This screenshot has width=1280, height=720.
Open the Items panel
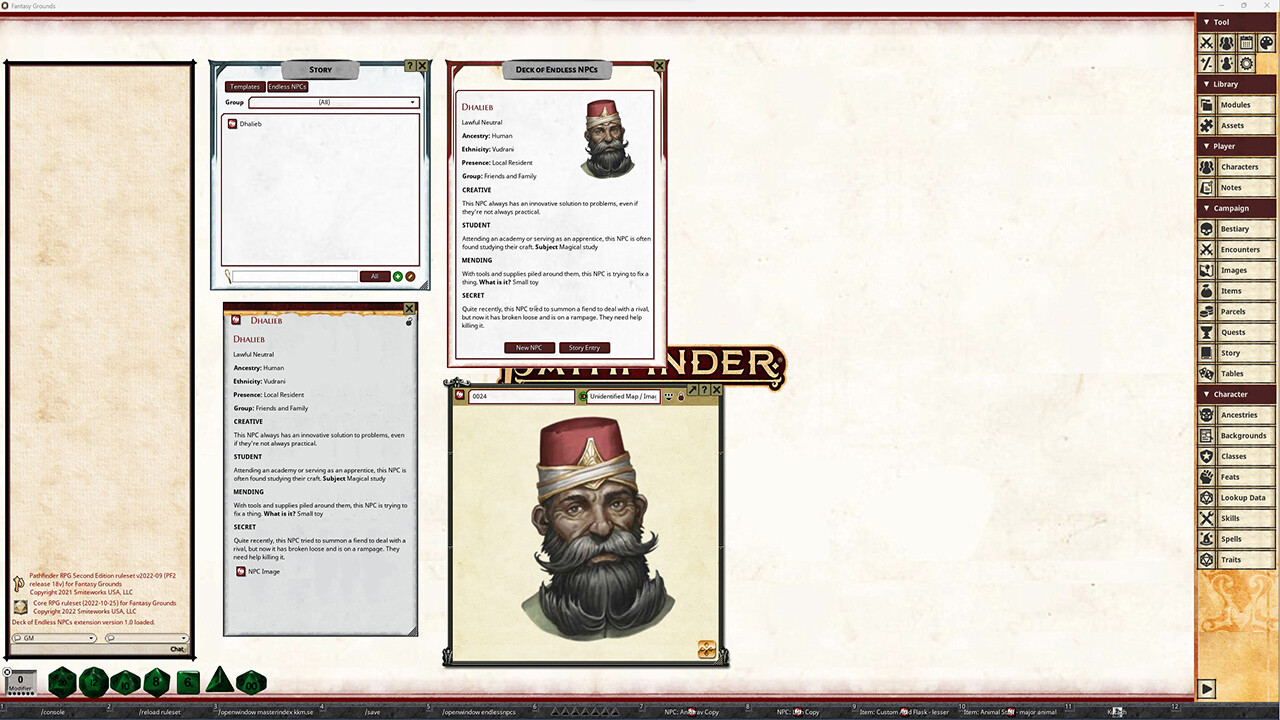(x=1240, y=290)
